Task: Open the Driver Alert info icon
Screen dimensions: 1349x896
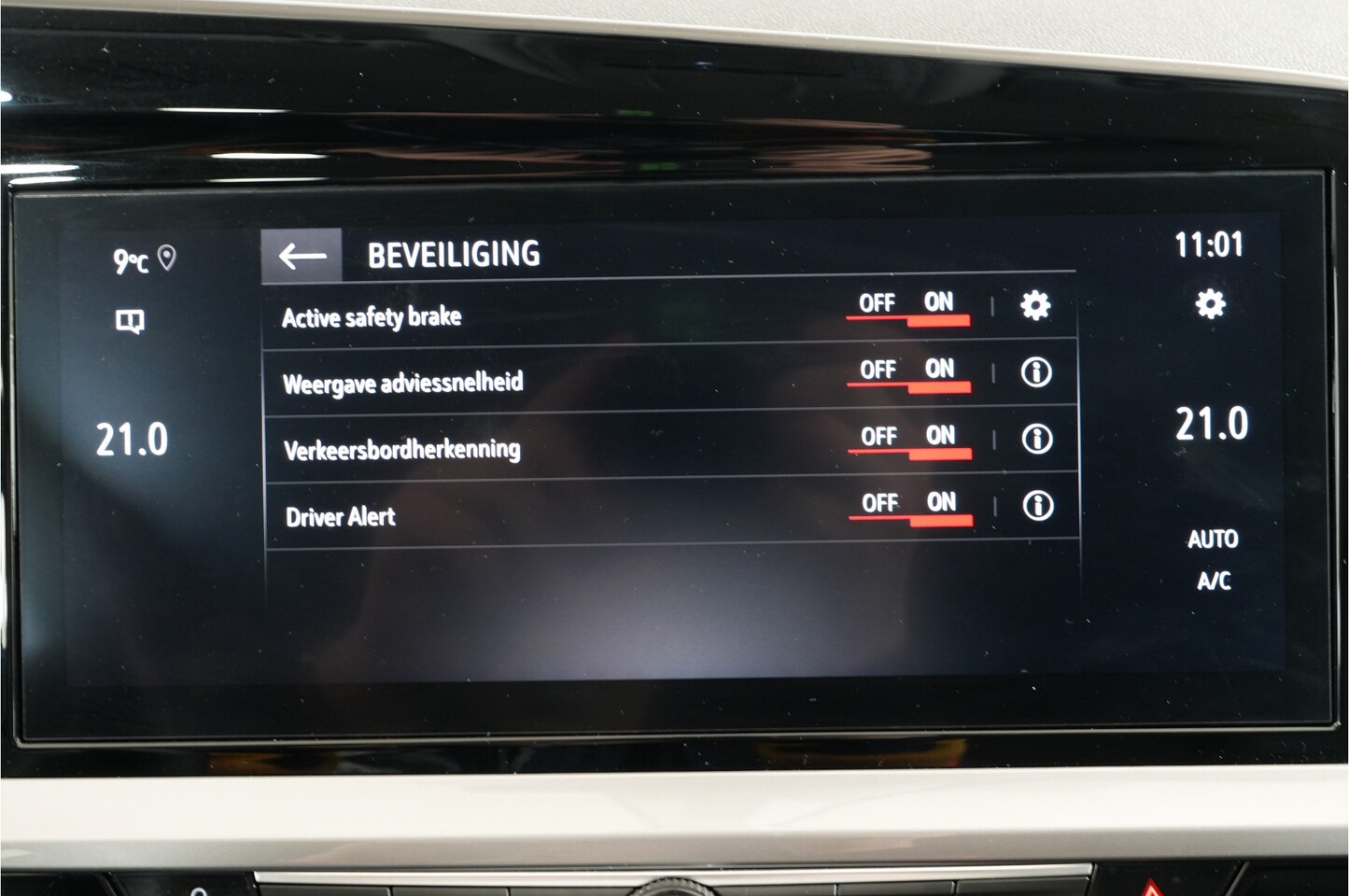Action: (x=1037, y=506)
